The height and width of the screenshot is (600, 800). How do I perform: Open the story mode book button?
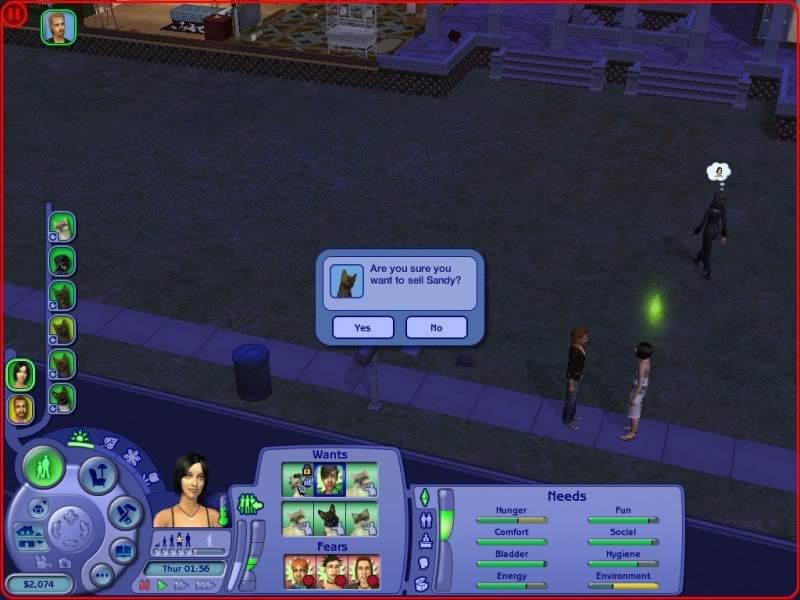pyautogui.click(x=121, y=551)
